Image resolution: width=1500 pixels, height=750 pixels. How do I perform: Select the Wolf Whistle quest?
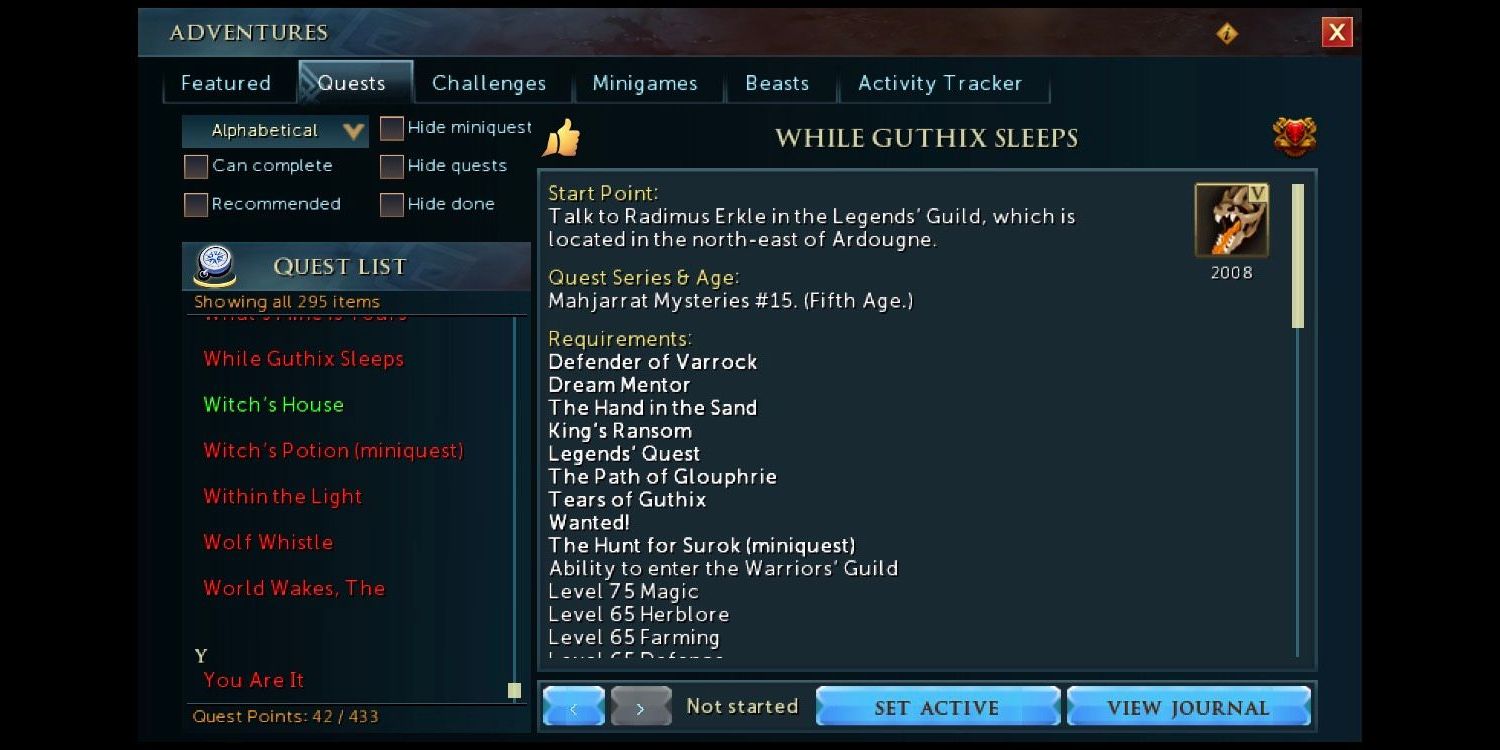pyautogui.click(x=268, y=542)
